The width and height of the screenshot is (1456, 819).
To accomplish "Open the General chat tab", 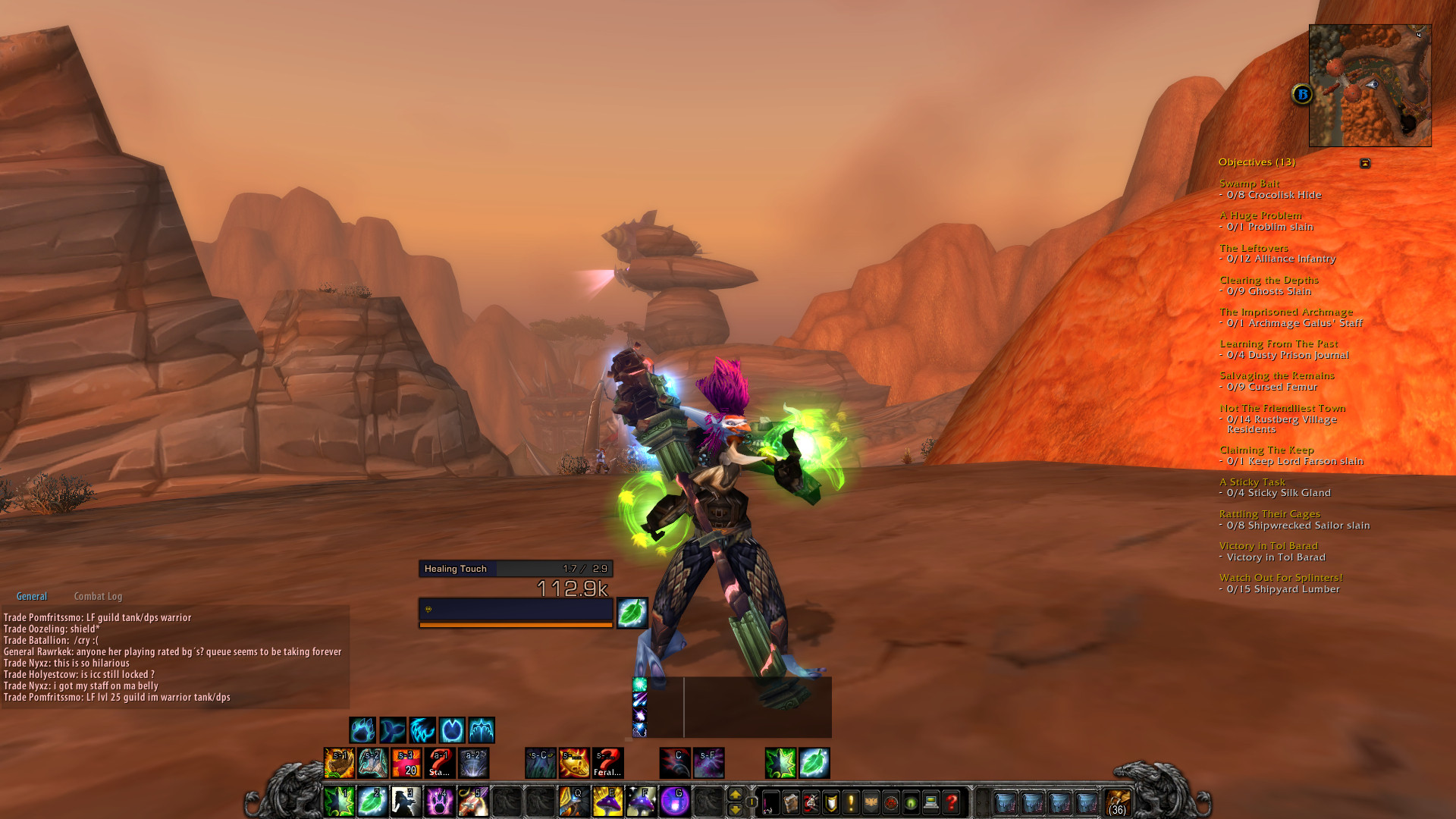I will 32,597.
